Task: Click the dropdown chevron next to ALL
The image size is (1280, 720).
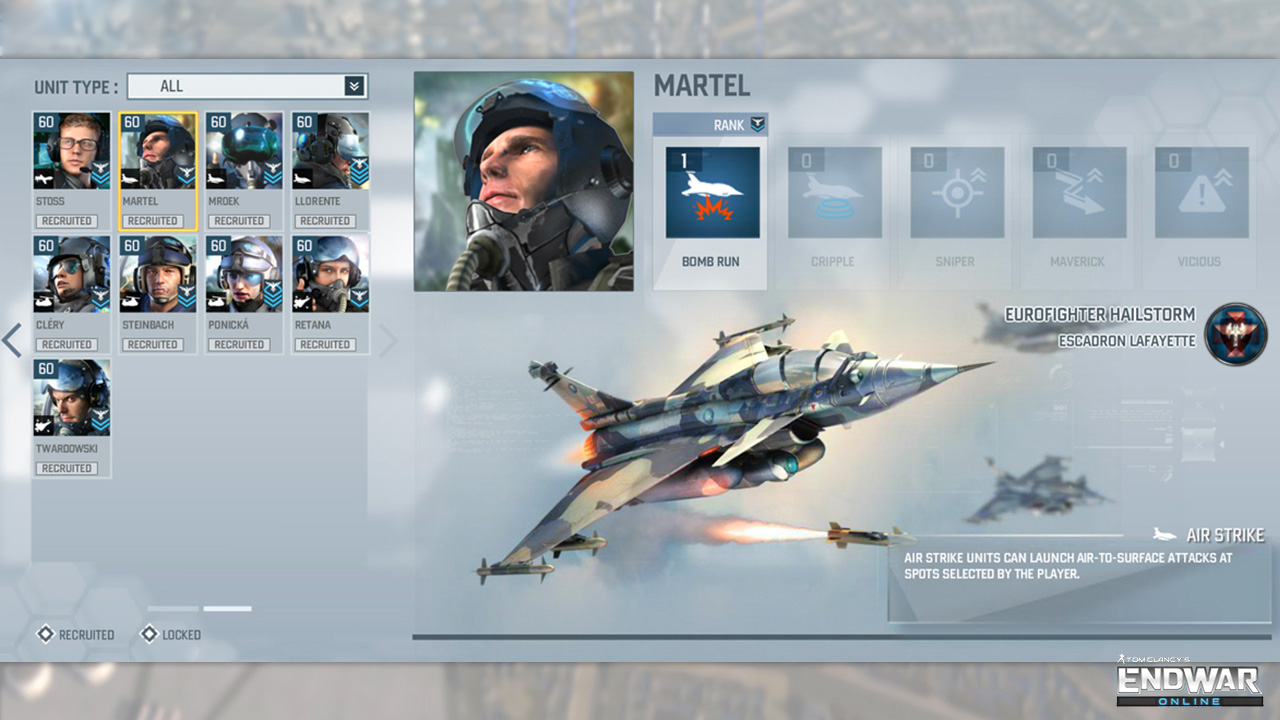Action: coord(355,86)
